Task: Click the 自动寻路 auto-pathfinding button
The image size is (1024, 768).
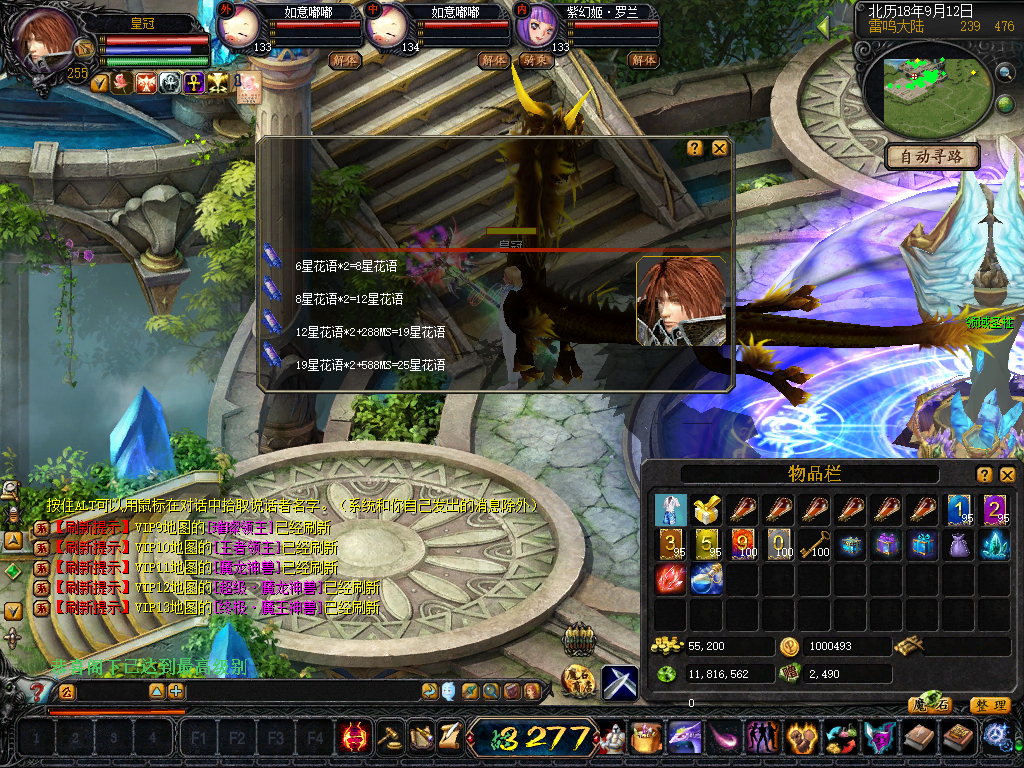Action: click(x=931, y=156)
